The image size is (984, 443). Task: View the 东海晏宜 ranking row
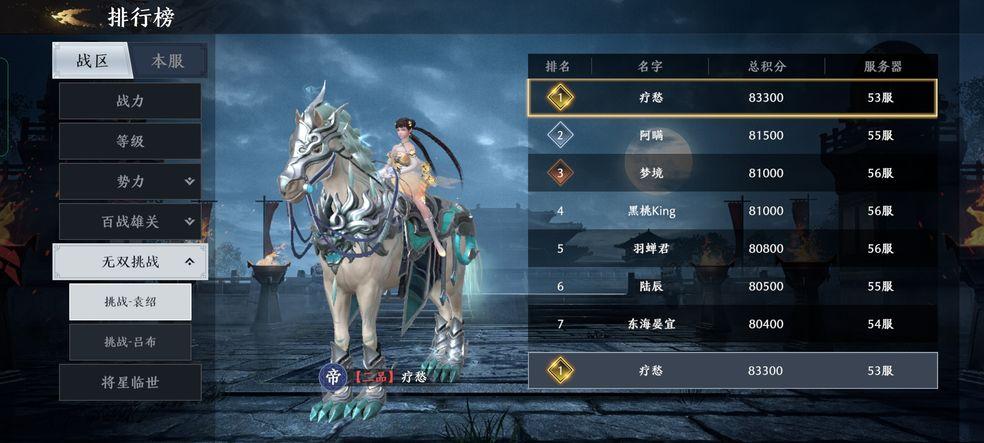732,324
